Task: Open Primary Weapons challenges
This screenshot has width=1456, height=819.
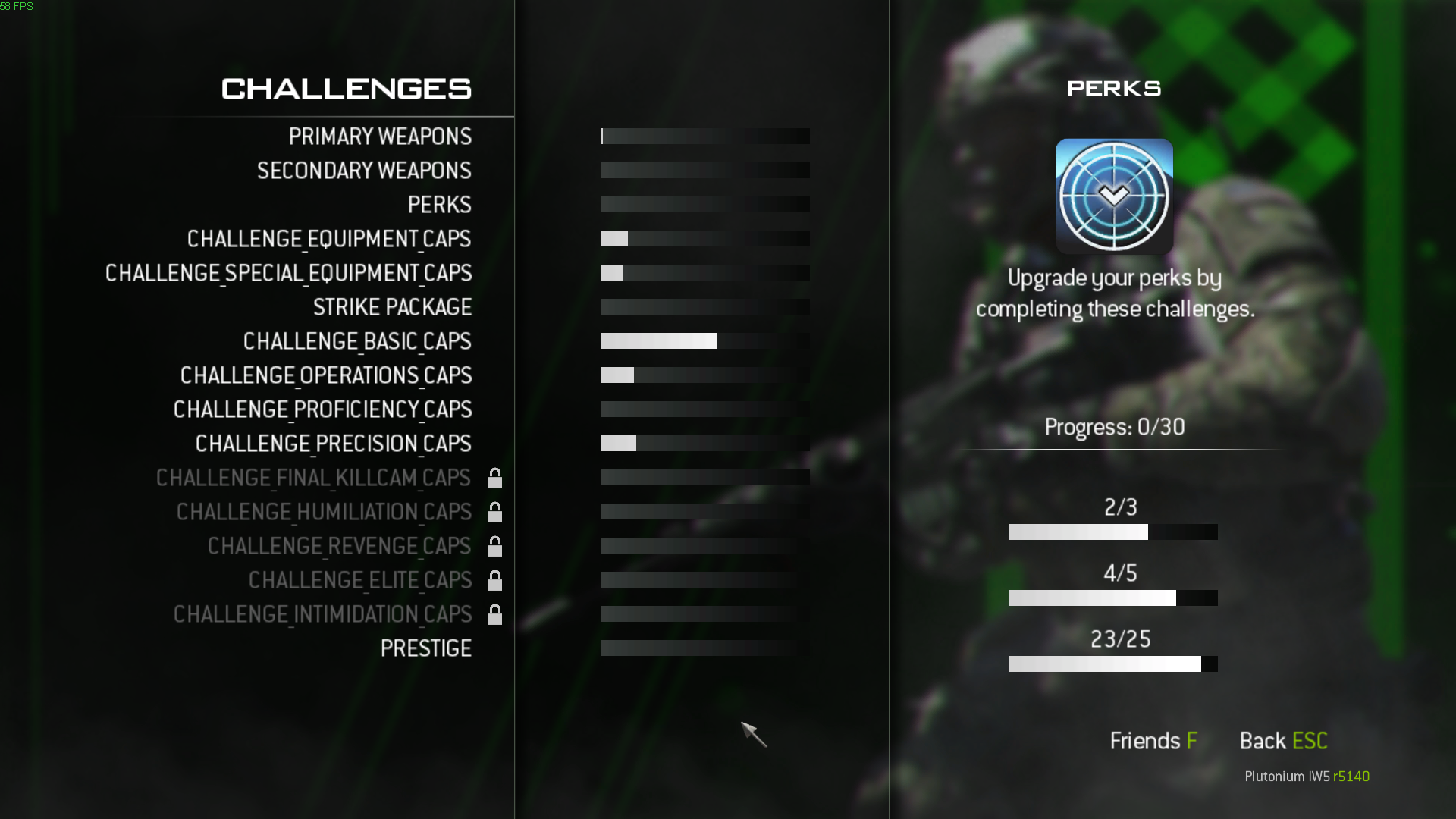Action: coord(380,136)
